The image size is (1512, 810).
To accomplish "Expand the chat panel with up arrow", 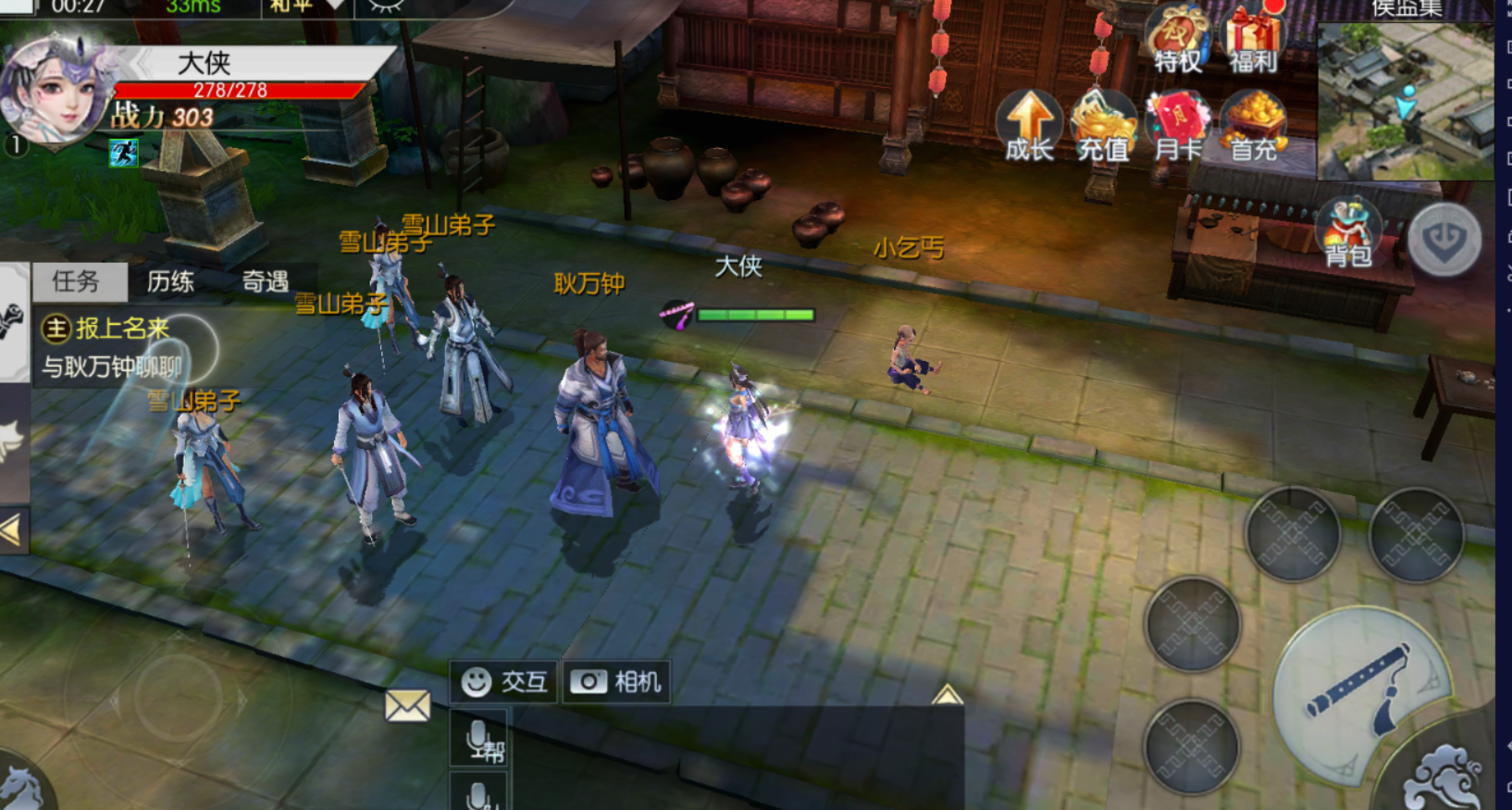I will [x=947, y=695].
